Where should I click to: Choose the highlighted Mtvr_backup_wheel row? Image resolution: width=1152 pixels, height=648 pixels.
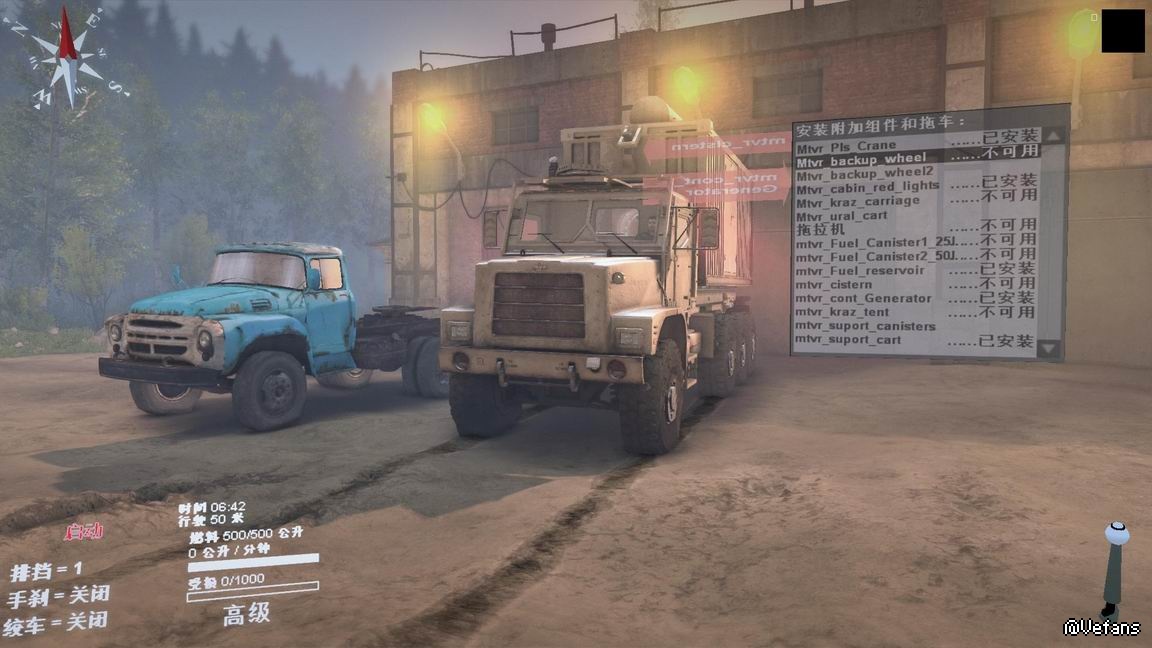[x=915, y=159]
